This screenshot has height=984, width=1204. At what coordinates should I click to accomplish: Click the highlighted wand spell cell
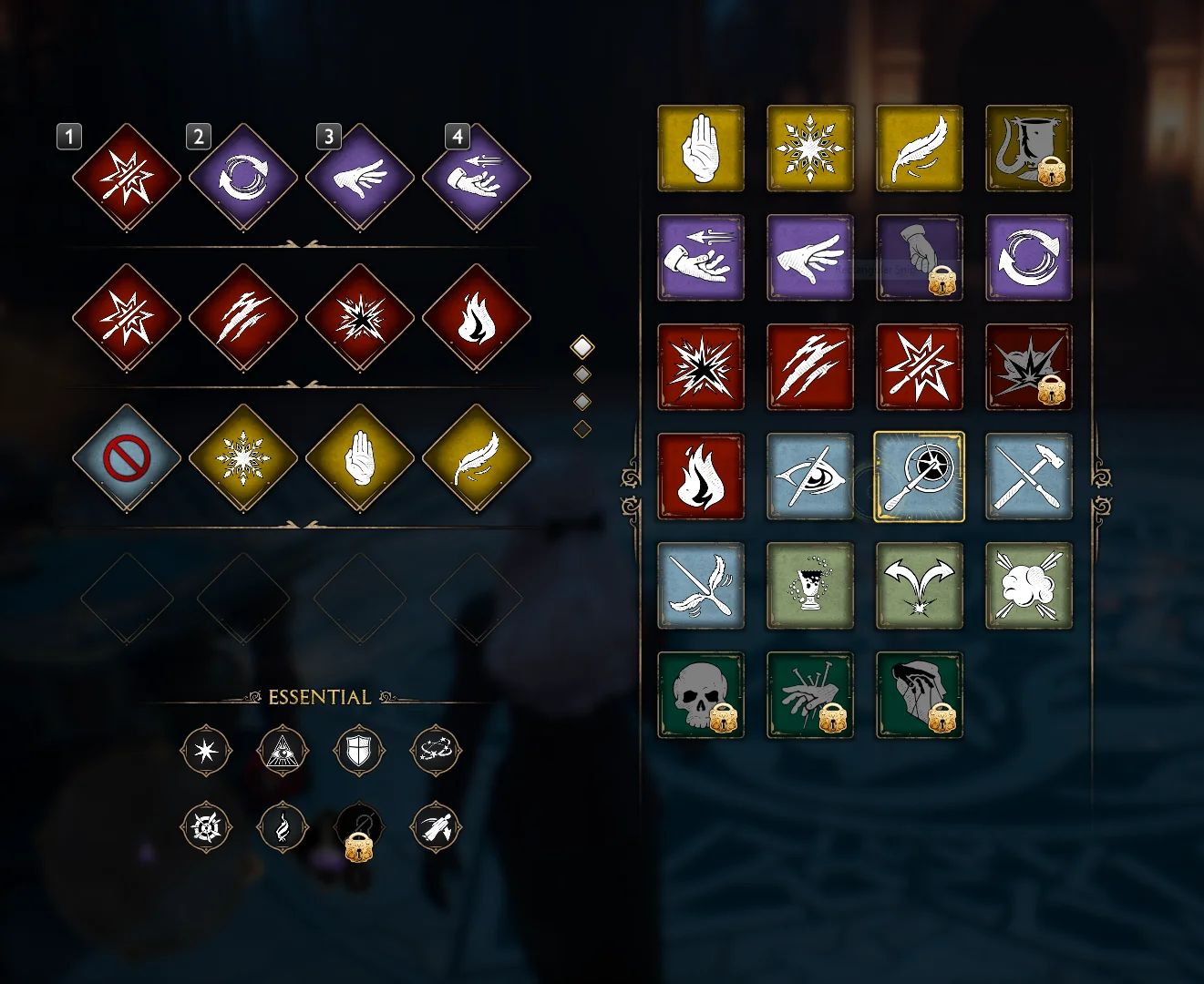point(920,477)
